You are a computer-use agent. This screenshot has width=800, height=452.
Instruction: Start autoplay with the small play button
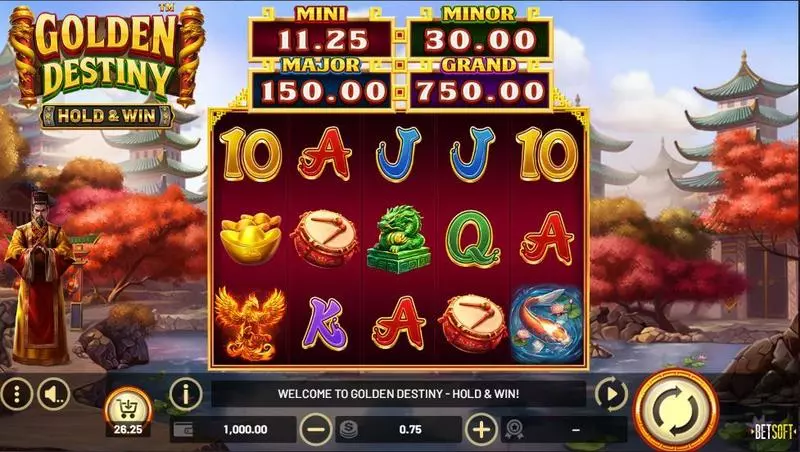click(611, 393)
